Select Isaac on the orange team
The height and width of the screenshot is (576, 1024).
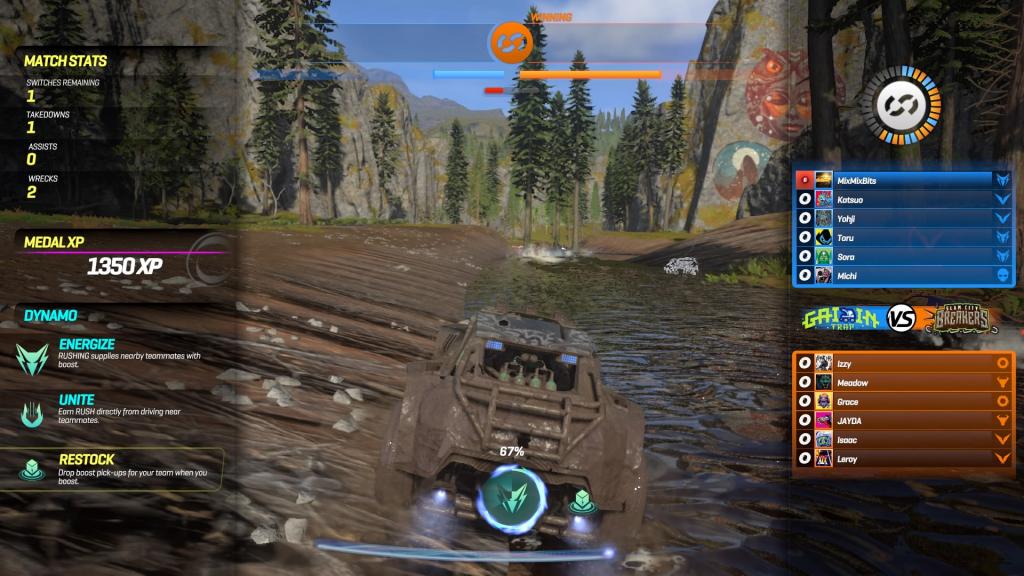click(905, 440)
